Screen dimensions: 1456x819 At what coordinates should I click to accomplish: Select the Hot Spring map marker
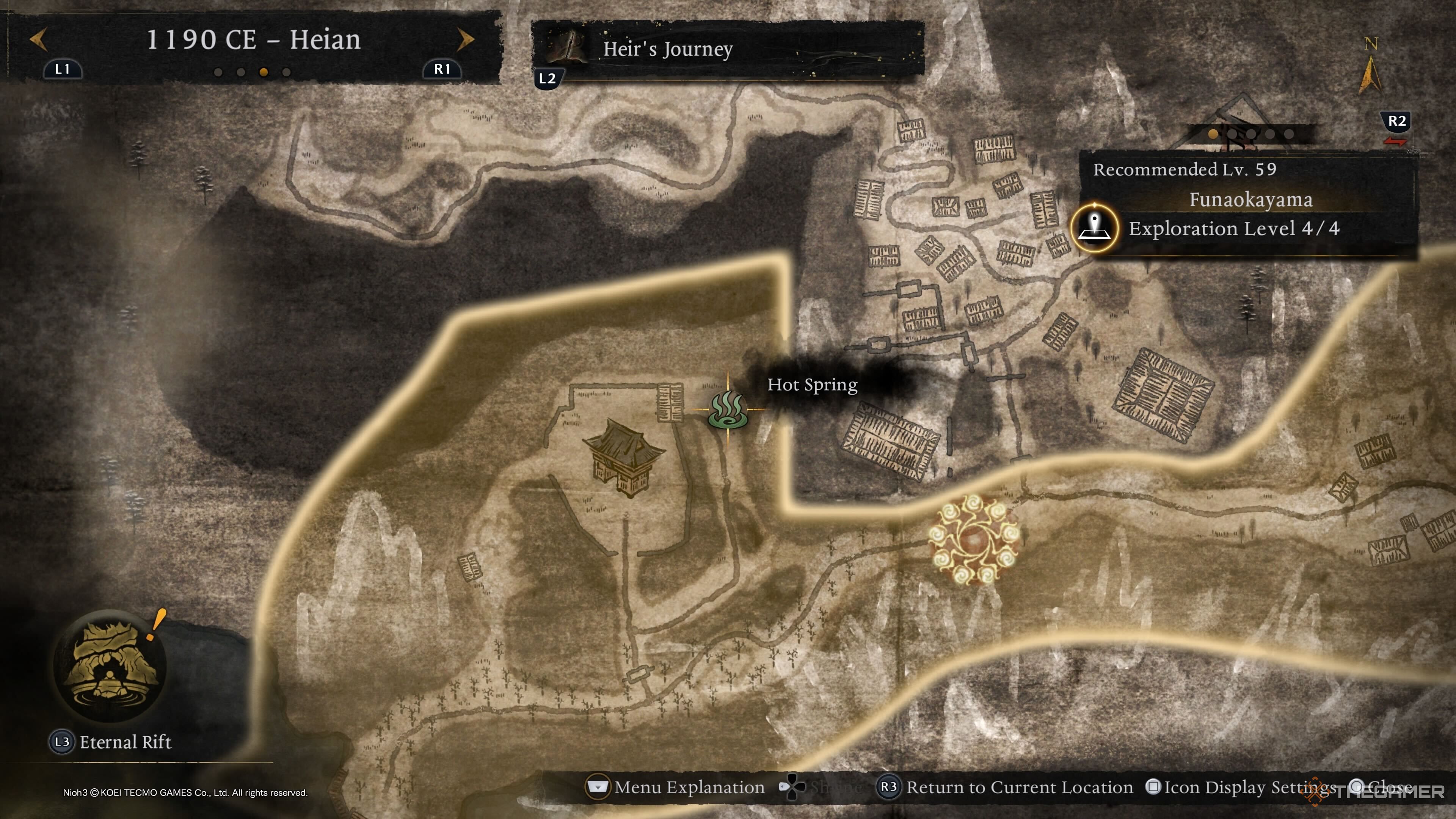pos(728,409)
